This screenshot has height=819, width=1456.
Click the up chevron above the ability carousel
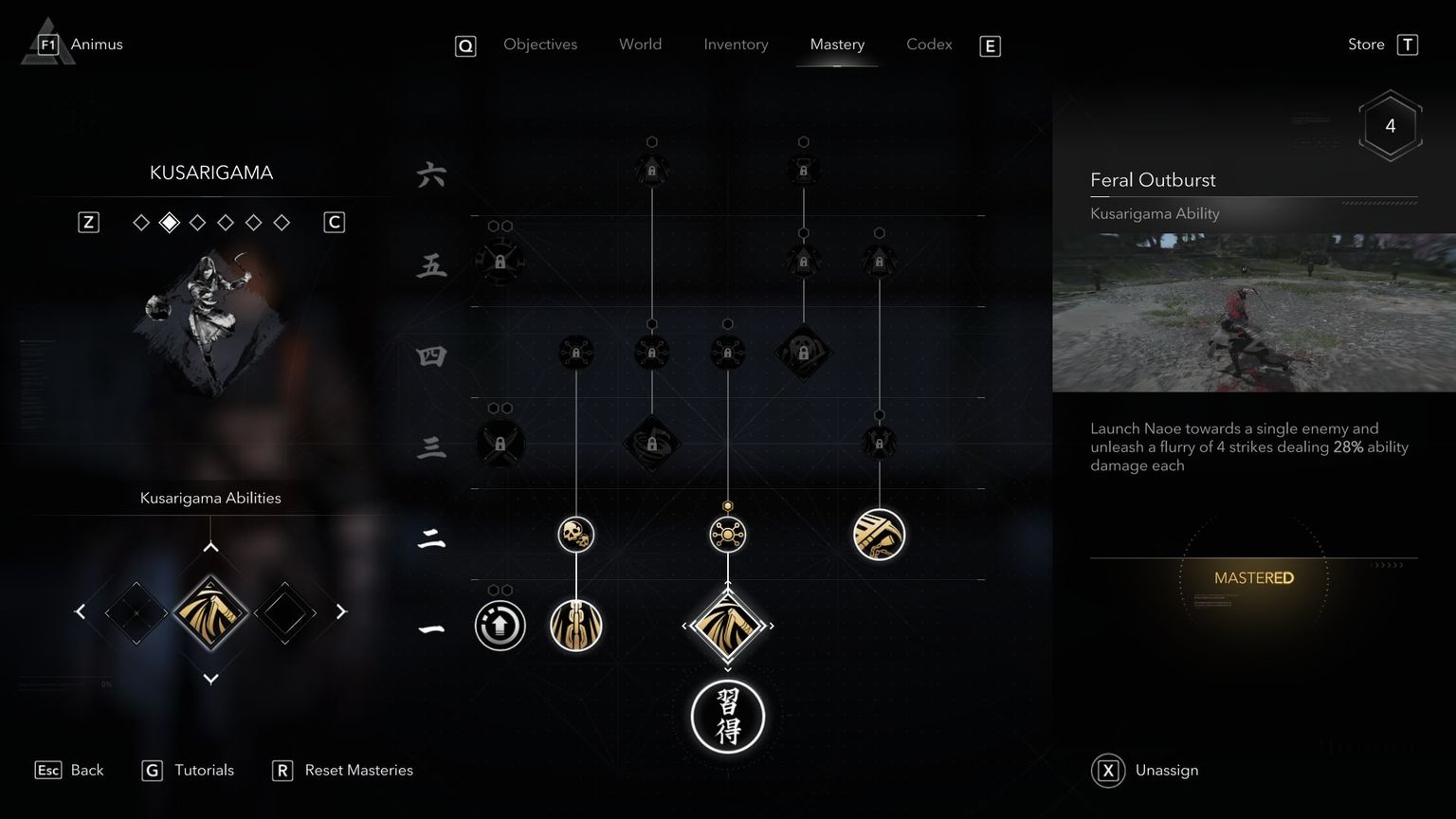(210, 546)
